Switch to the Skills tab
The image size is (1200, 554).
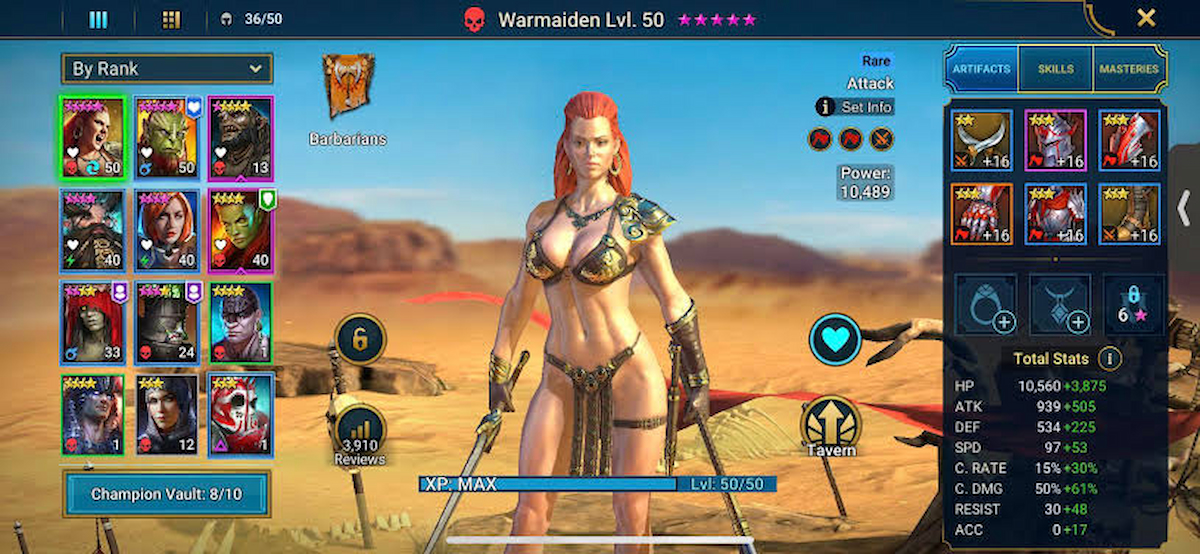1055,69
